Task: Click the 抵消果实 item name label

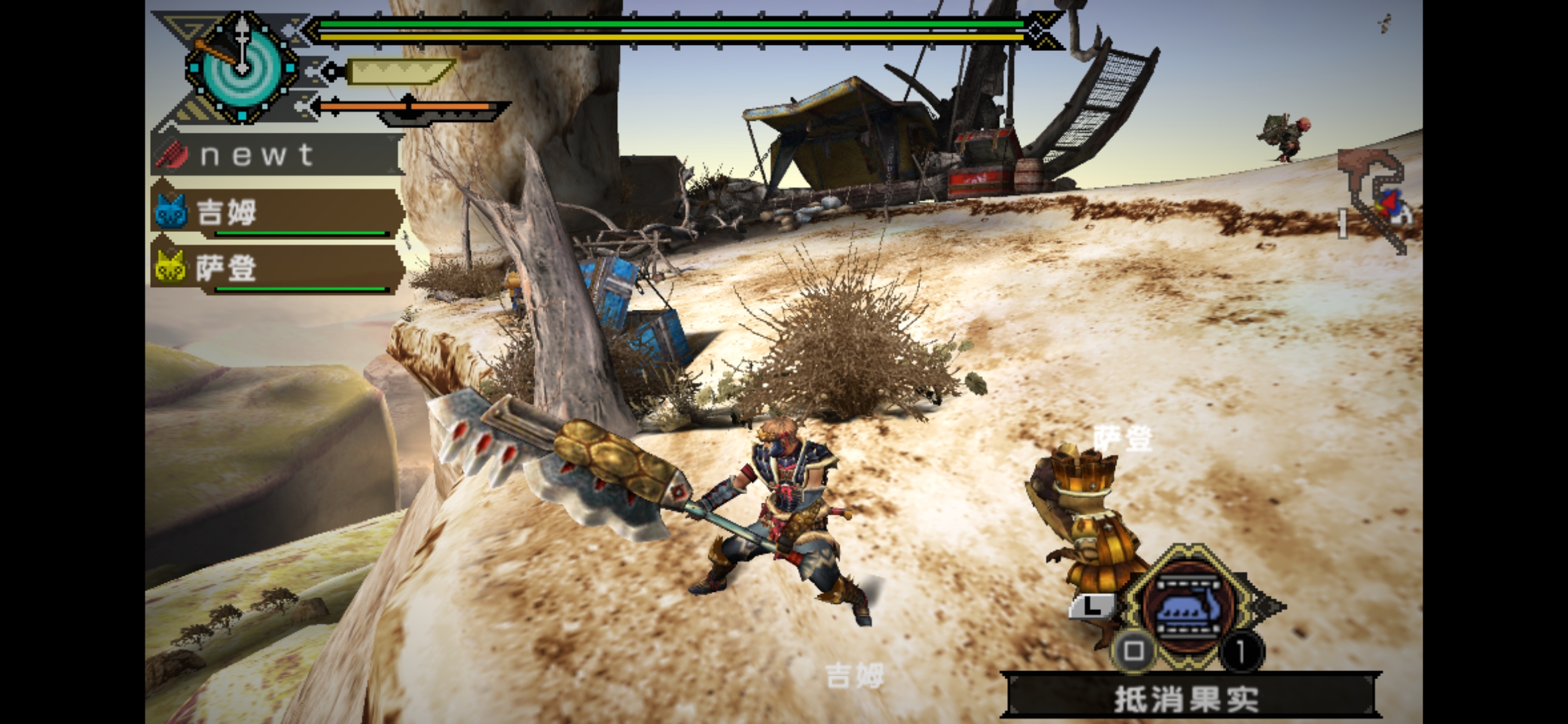Action: coord(1186,699)
